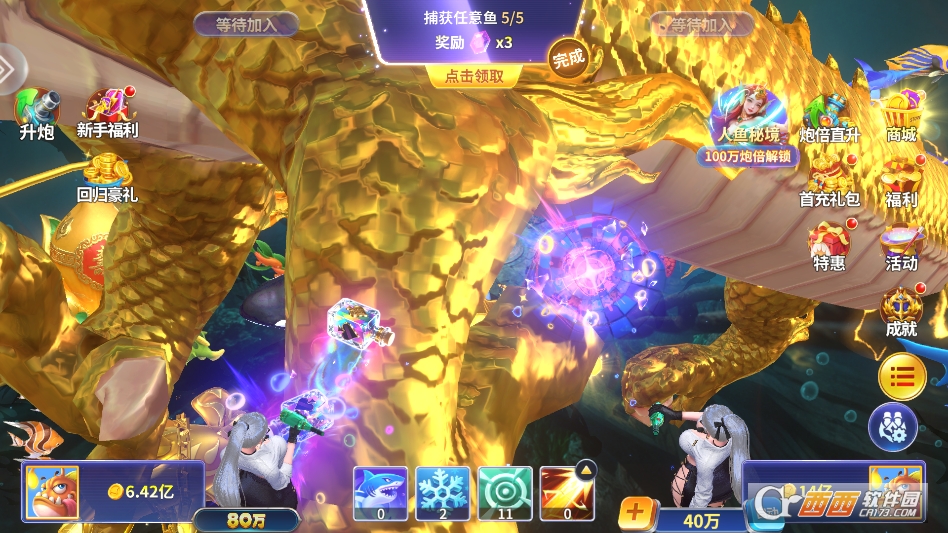This screenshot has width=948, height=533.
Task: Open the 商城 shop
Action: (901, 117)
